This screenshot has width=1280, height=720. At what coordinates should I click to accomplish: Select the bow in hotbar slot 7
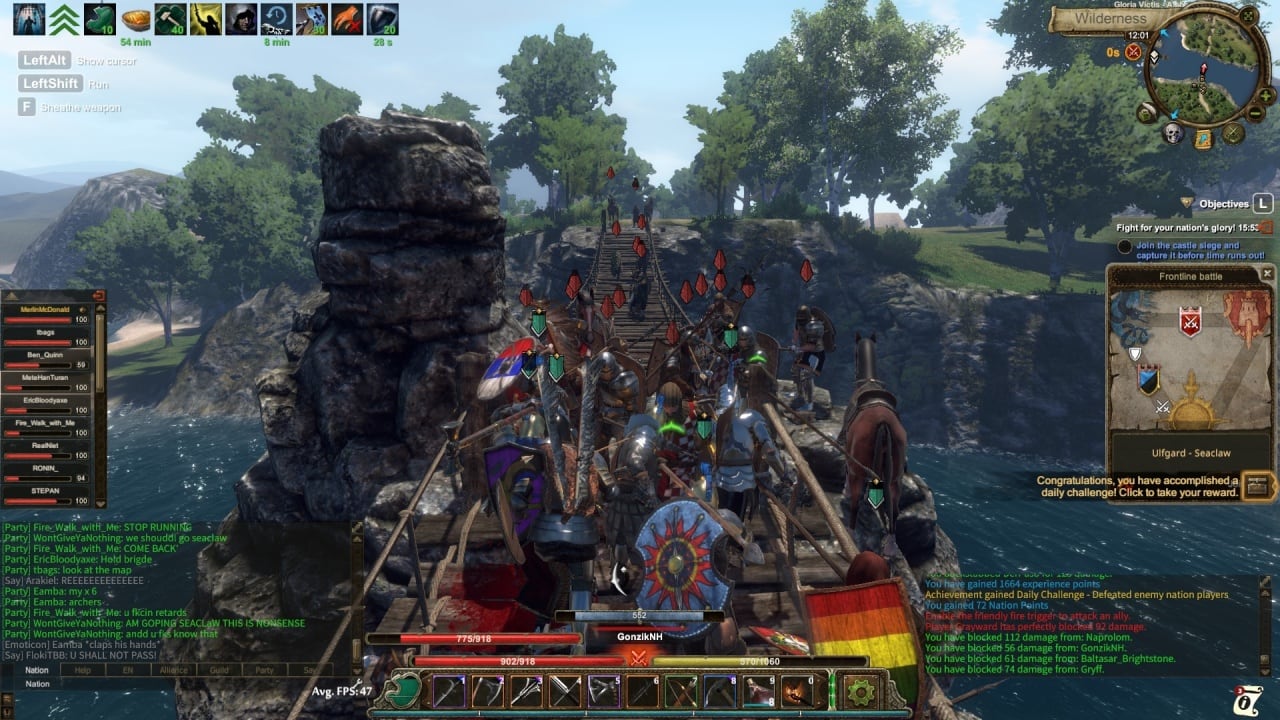coord(680,691)
